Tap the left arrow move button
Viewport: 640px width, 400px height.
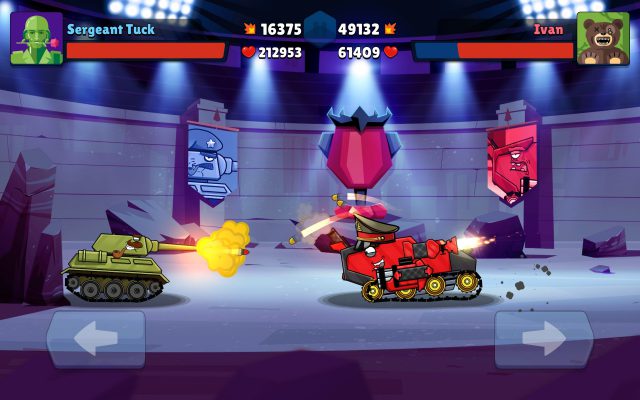pyautogui.click(x=96, y=340)
